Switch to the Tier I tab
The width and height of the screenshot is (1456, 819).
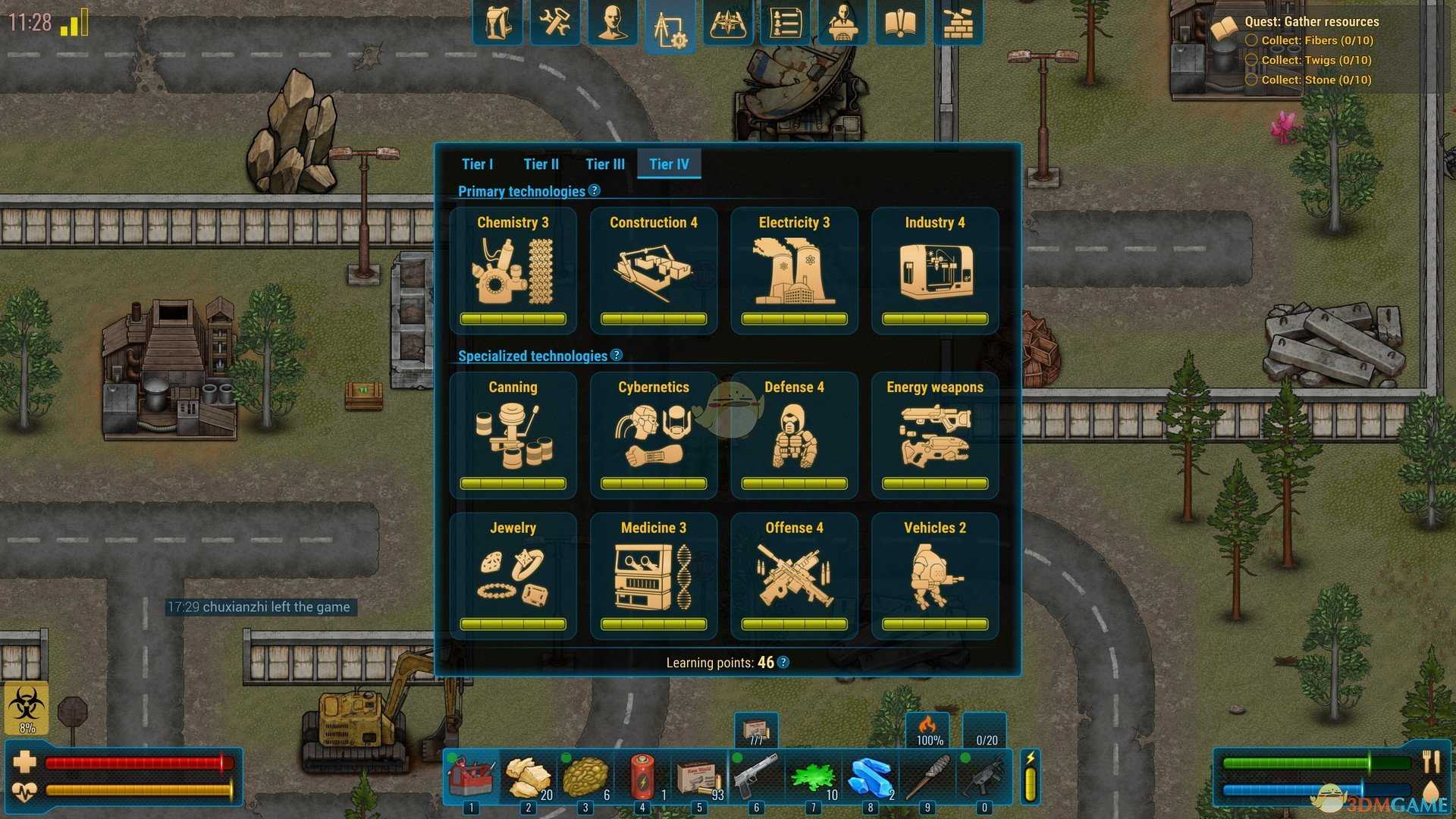[x=477, y=164]
